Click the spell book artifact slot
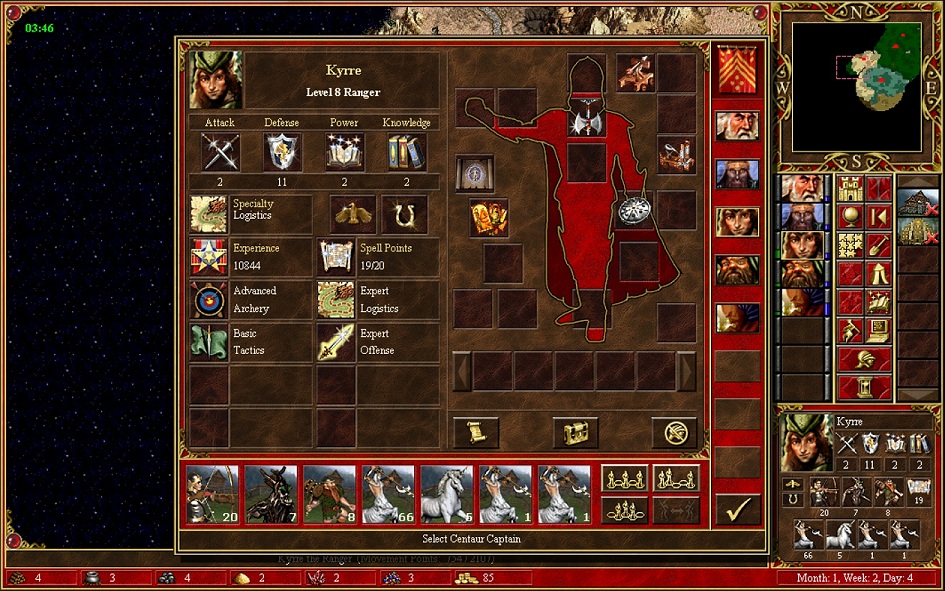Image resolution: width=945 pixels, height=591 pixels. pos(475,173)
